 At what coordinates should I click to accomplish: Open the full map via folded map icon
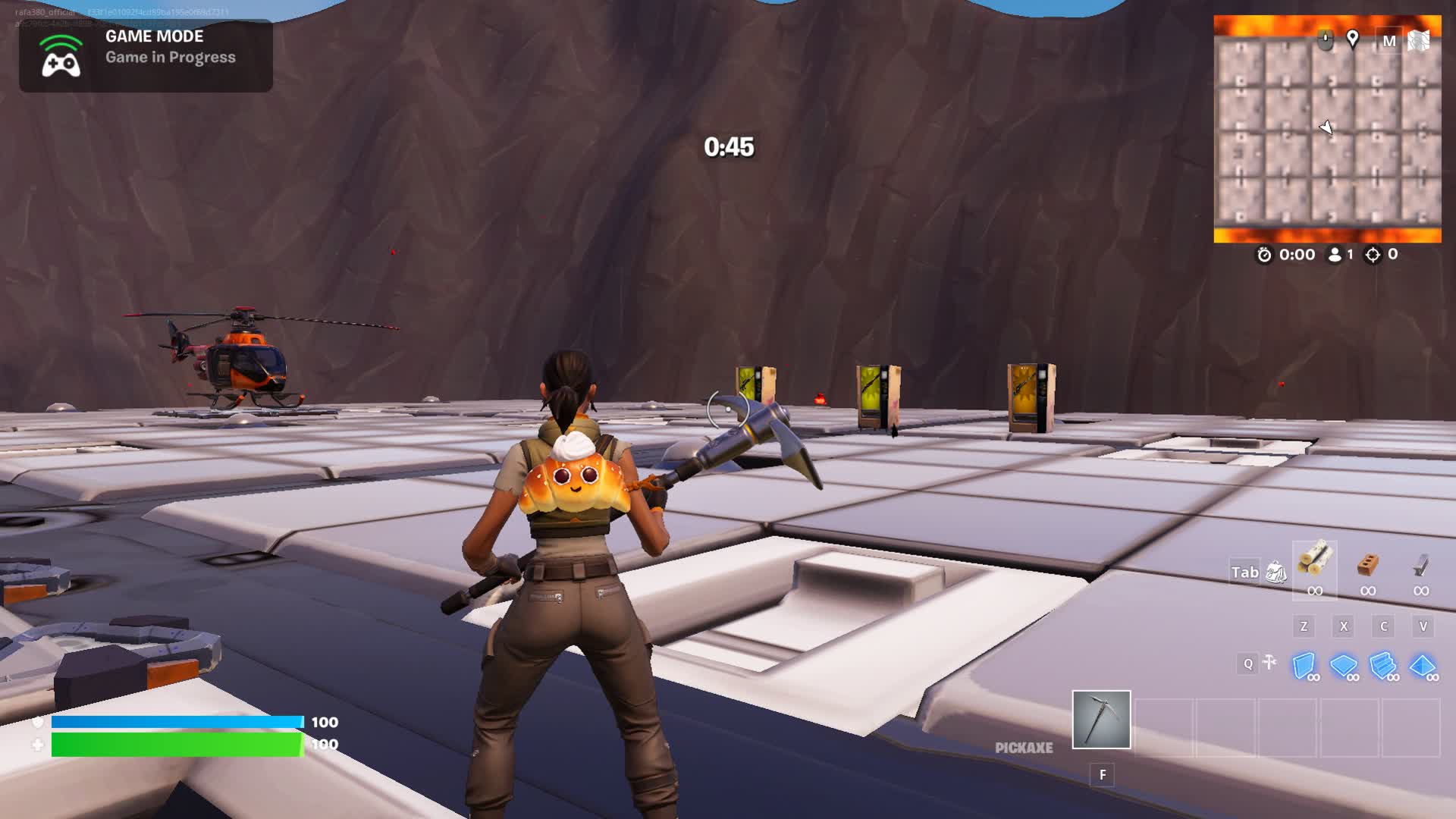(x=1418, y=41)
